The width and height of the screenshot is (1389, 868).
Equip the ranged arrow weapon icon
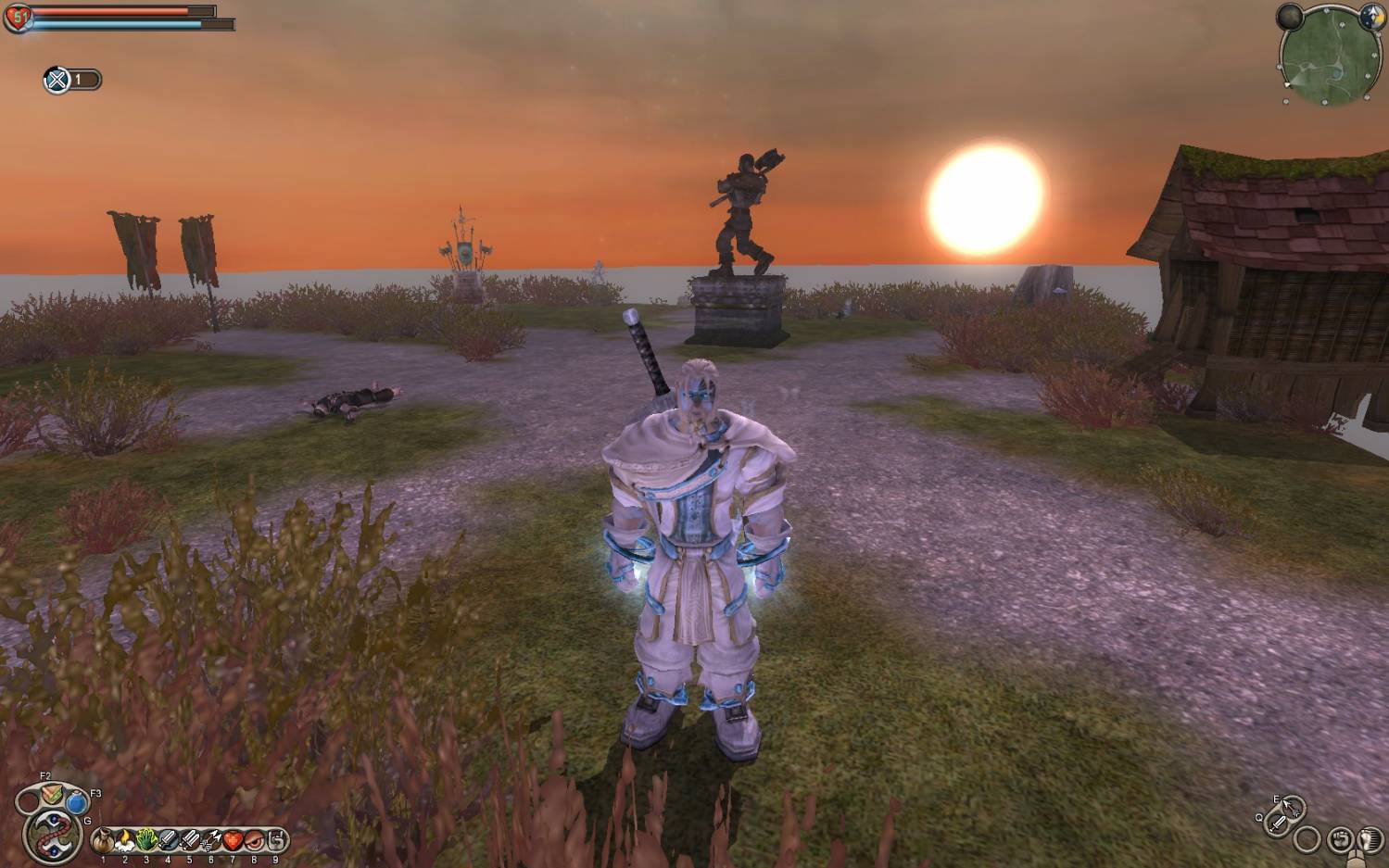tap(1291, 808)
